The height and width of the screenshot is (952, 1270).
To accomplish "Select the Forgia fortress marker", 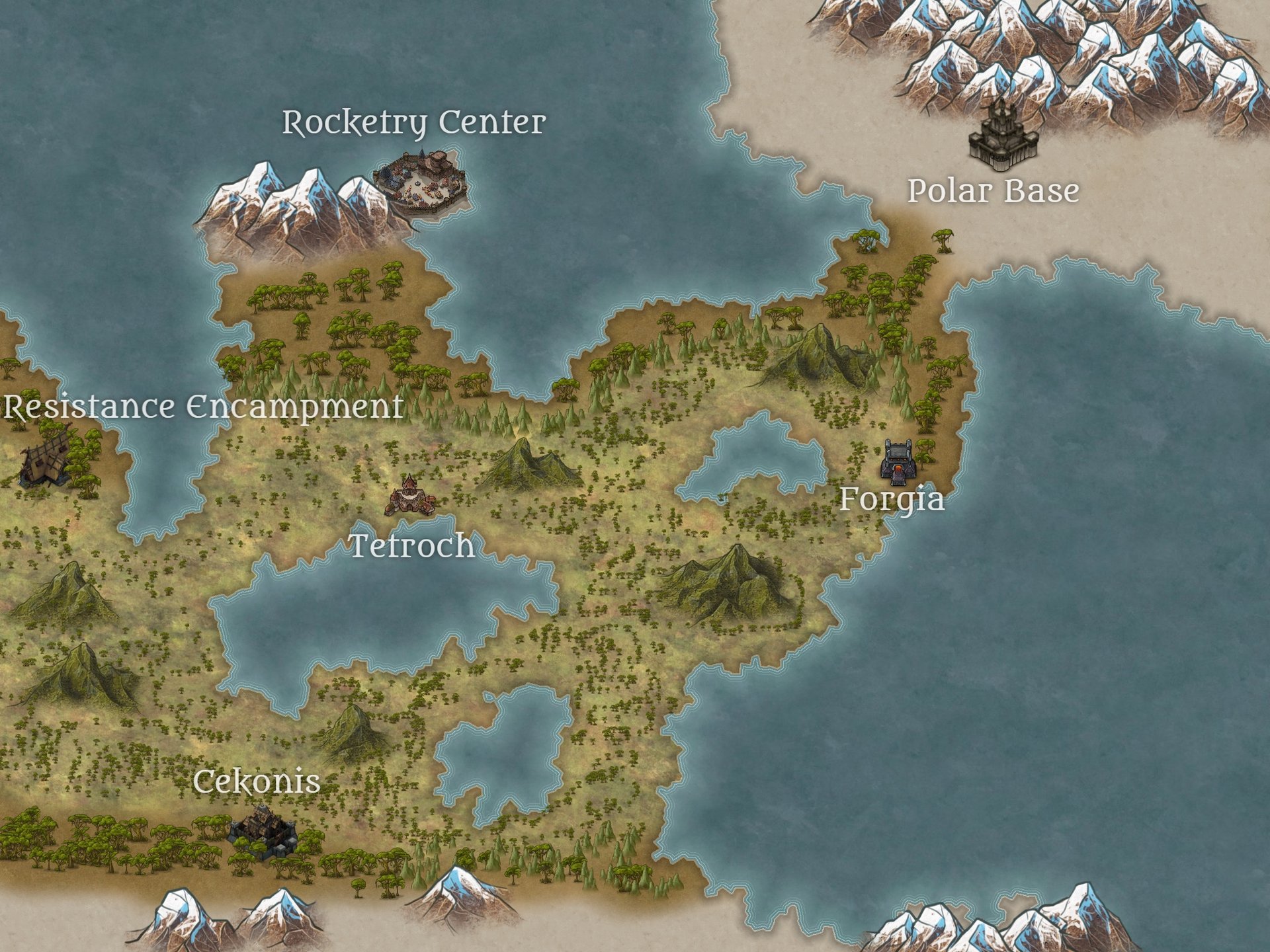I will tap(899, 461).
